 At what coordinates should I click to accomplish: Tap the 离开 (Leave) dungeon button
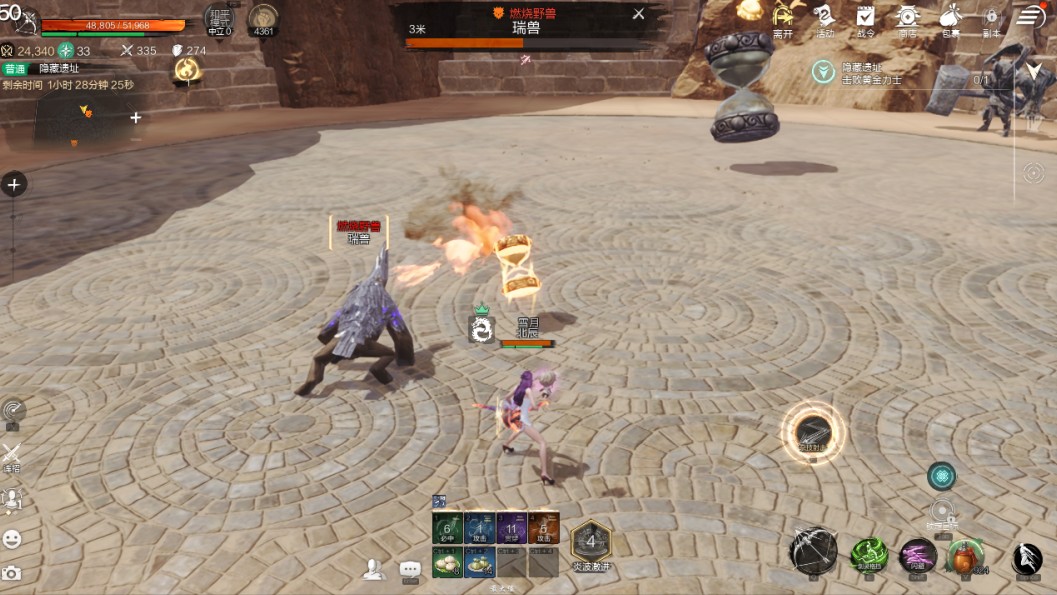coord(783,19)
